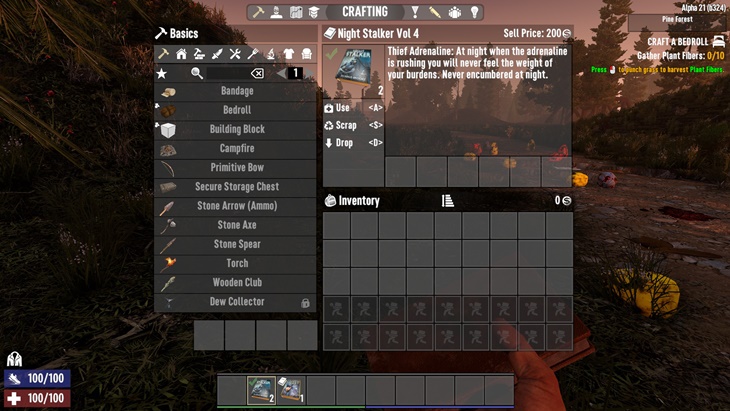Clear the recipe search text
This screenshot has height=411, width=730.
click(257, 73)
